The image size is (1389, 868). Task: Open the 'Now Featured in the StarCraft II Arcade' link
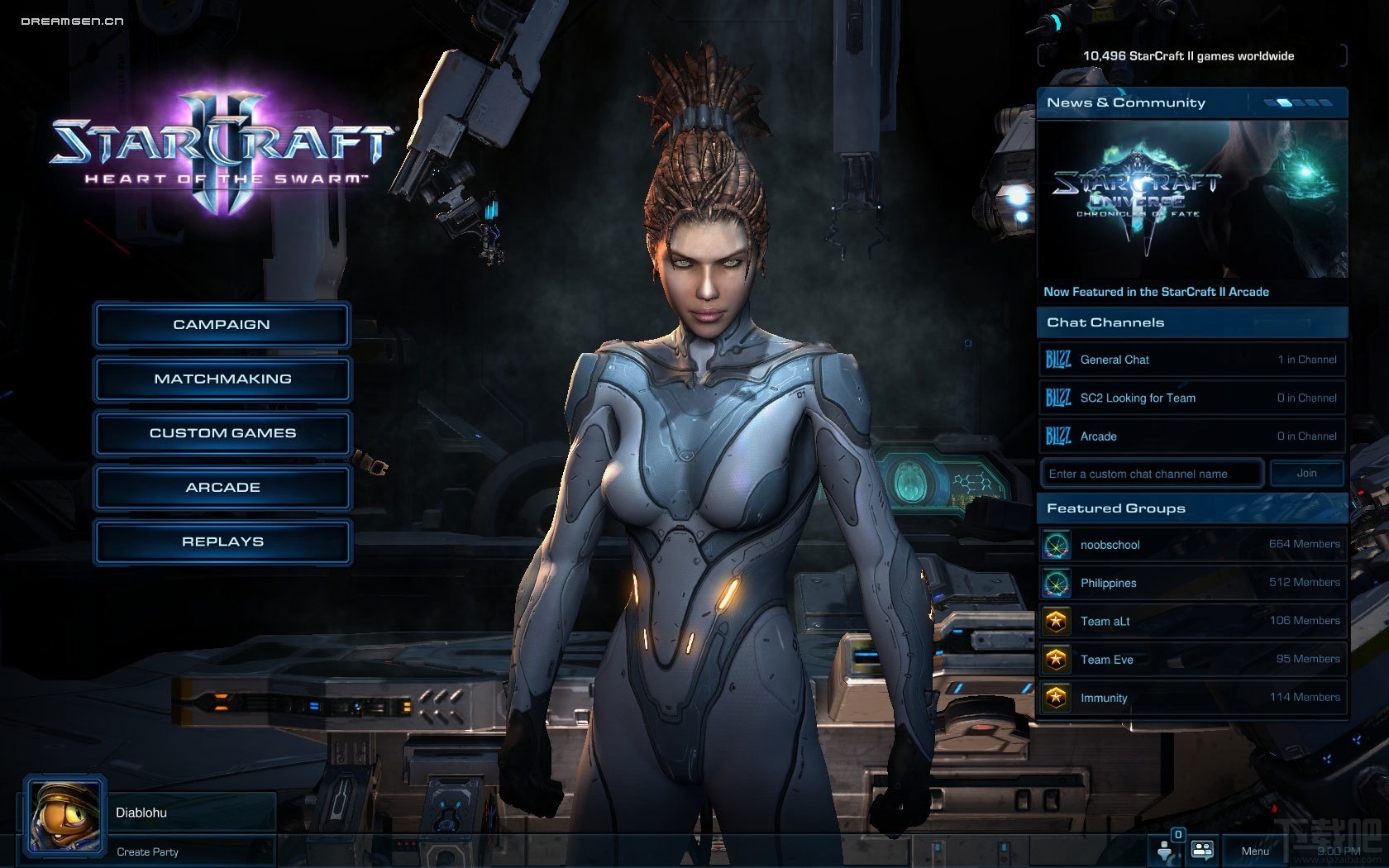[1156, 292]
